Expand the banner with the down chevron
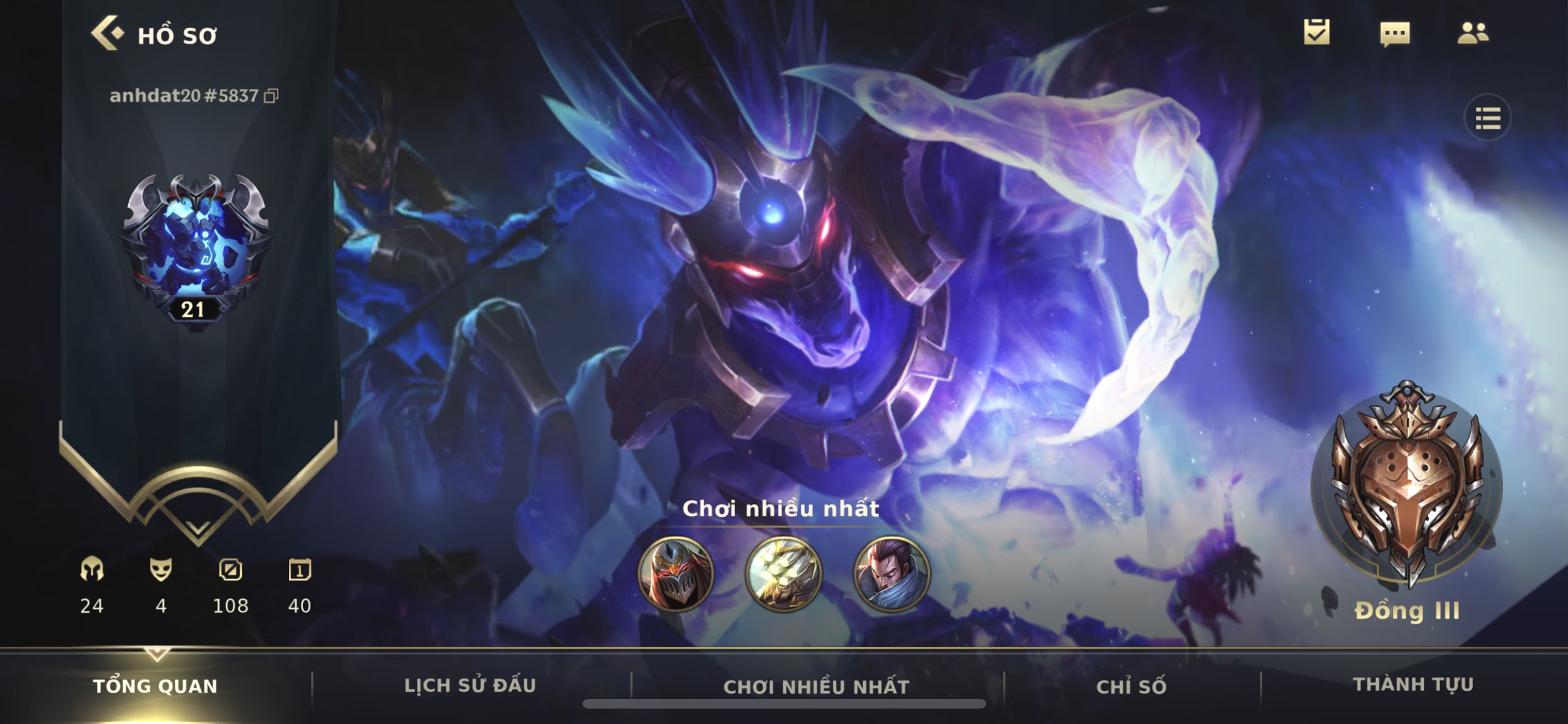Image resolution: width=1568 pixels, height=724 pixels. tap(198, 529)
